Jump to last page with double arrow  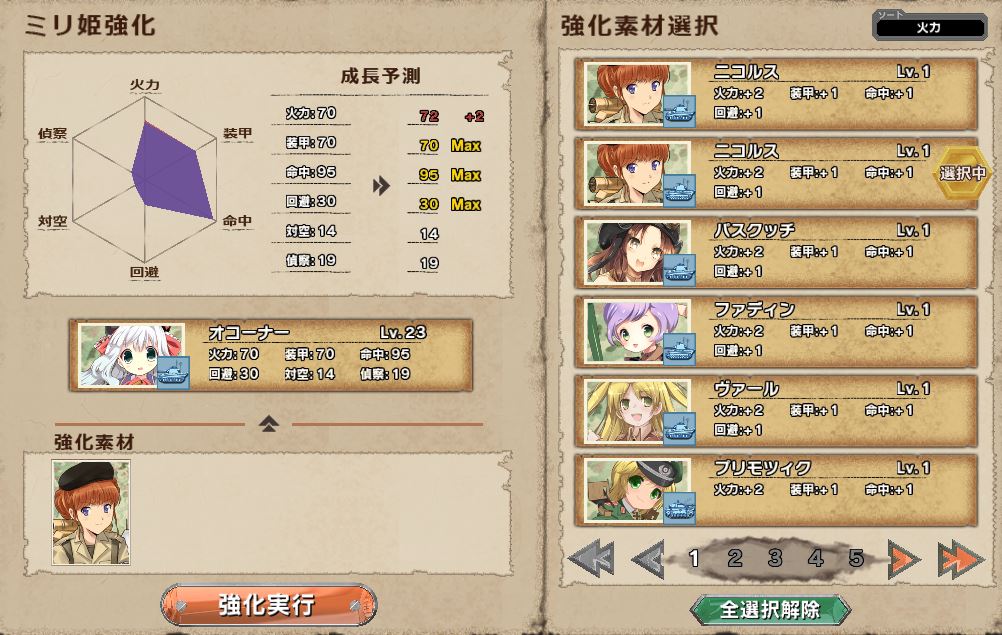(961, 559)
